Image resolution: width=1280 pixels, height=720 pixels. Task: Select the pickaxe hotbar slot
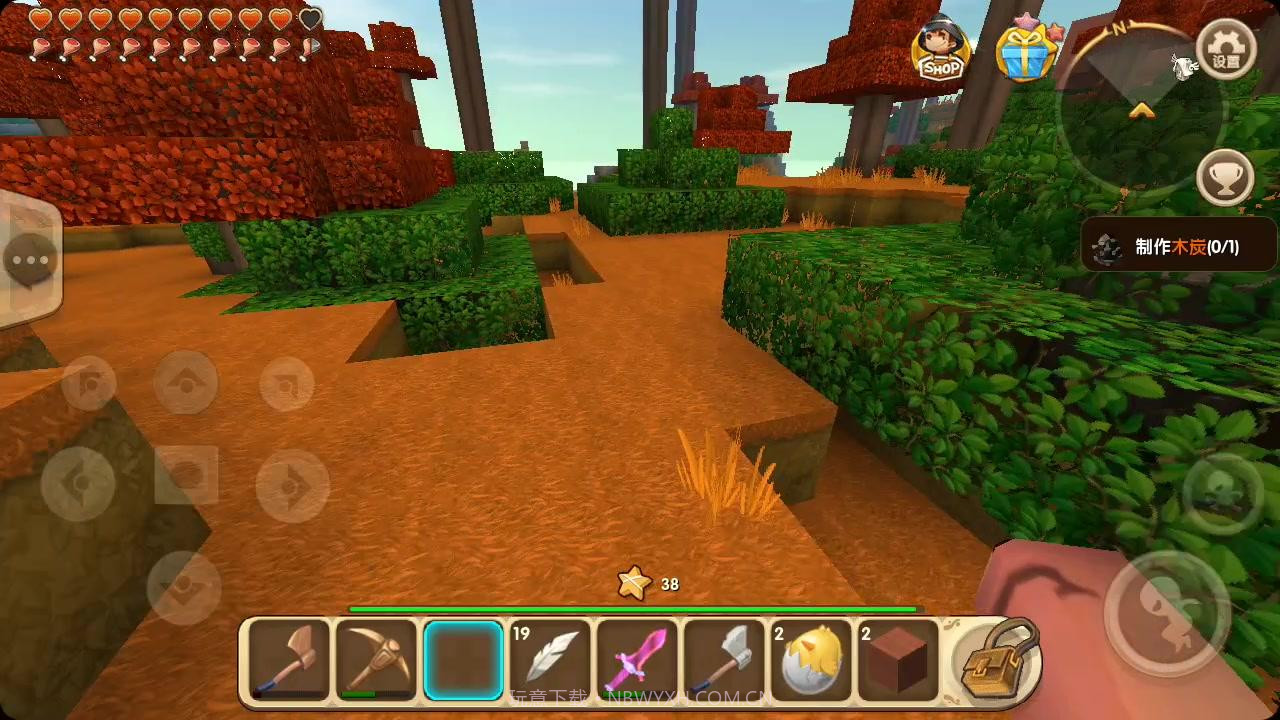point(376,660)
